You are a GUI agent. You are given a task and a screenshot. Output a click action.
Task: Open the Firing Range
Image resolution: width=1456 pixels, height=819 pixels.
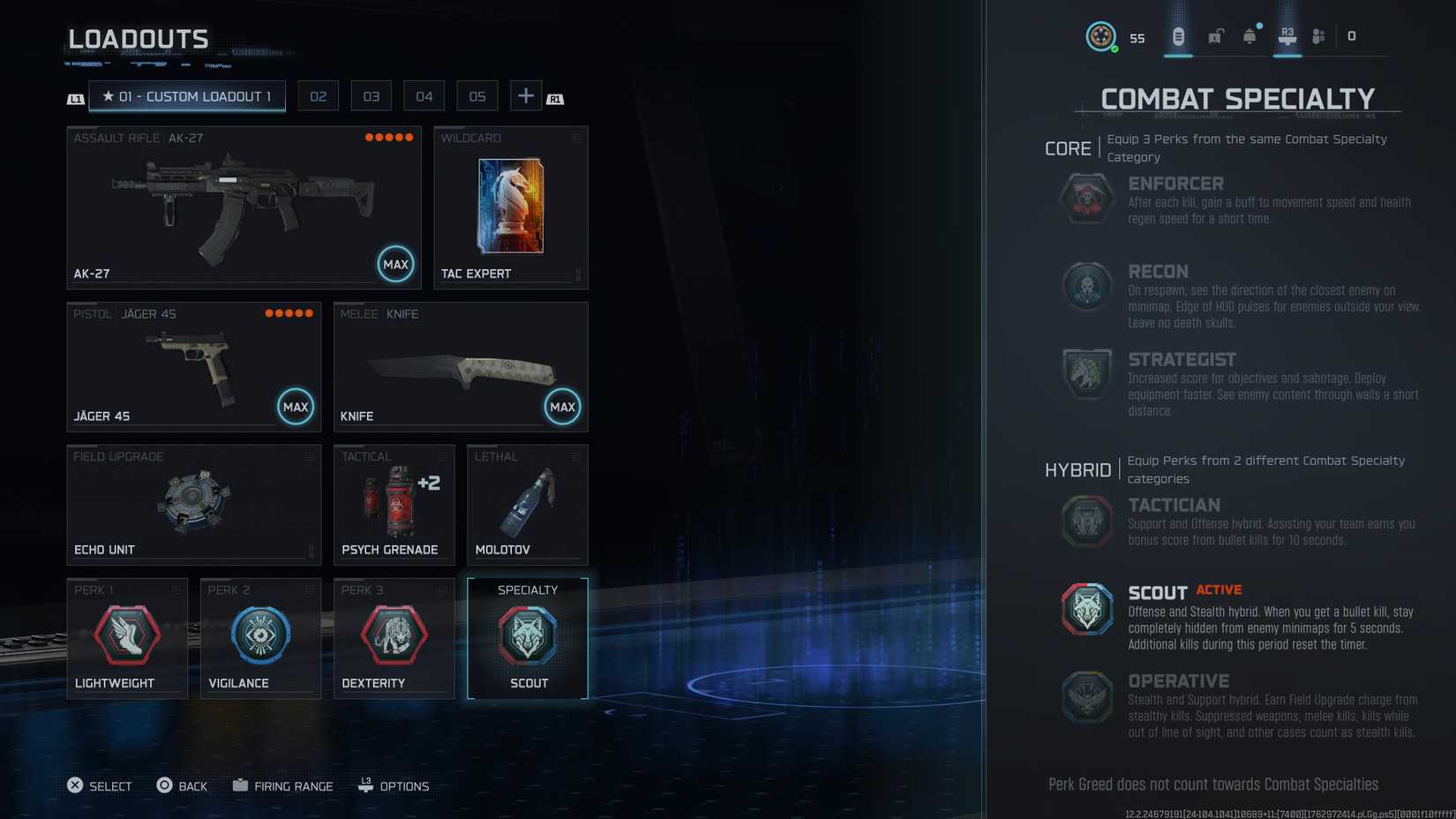tap(283, 785)
